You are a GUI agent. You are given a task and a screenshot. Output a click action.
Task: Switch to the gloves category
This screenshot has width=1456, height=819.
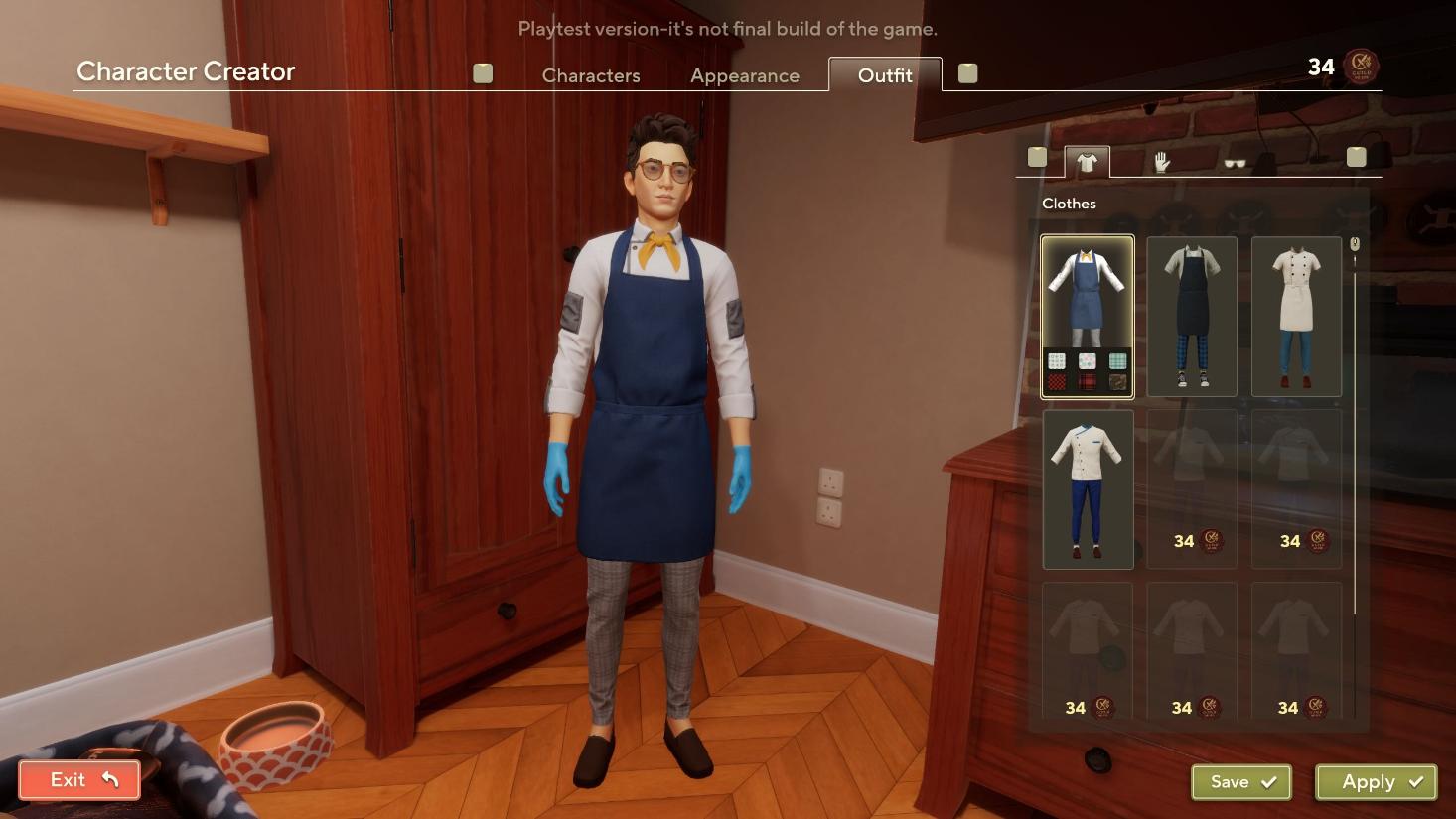1161,162
